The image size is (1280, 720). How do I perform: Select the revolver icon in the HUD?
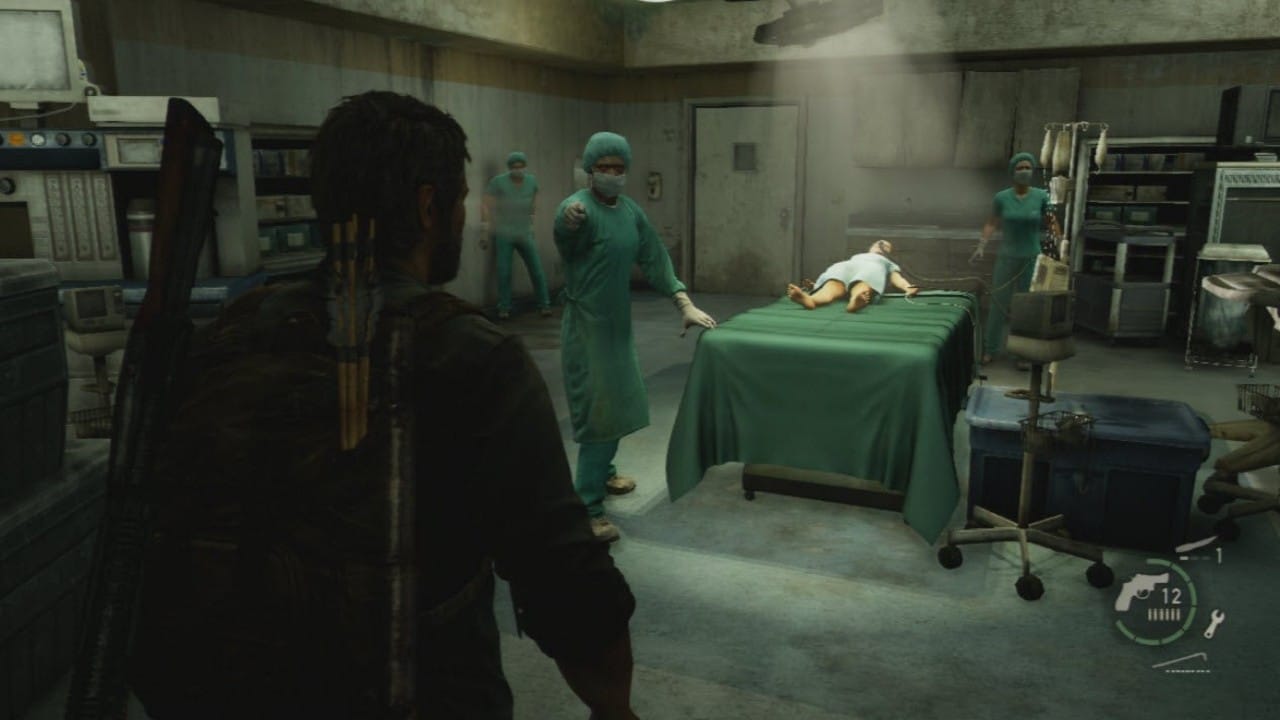pos(1140,590)
